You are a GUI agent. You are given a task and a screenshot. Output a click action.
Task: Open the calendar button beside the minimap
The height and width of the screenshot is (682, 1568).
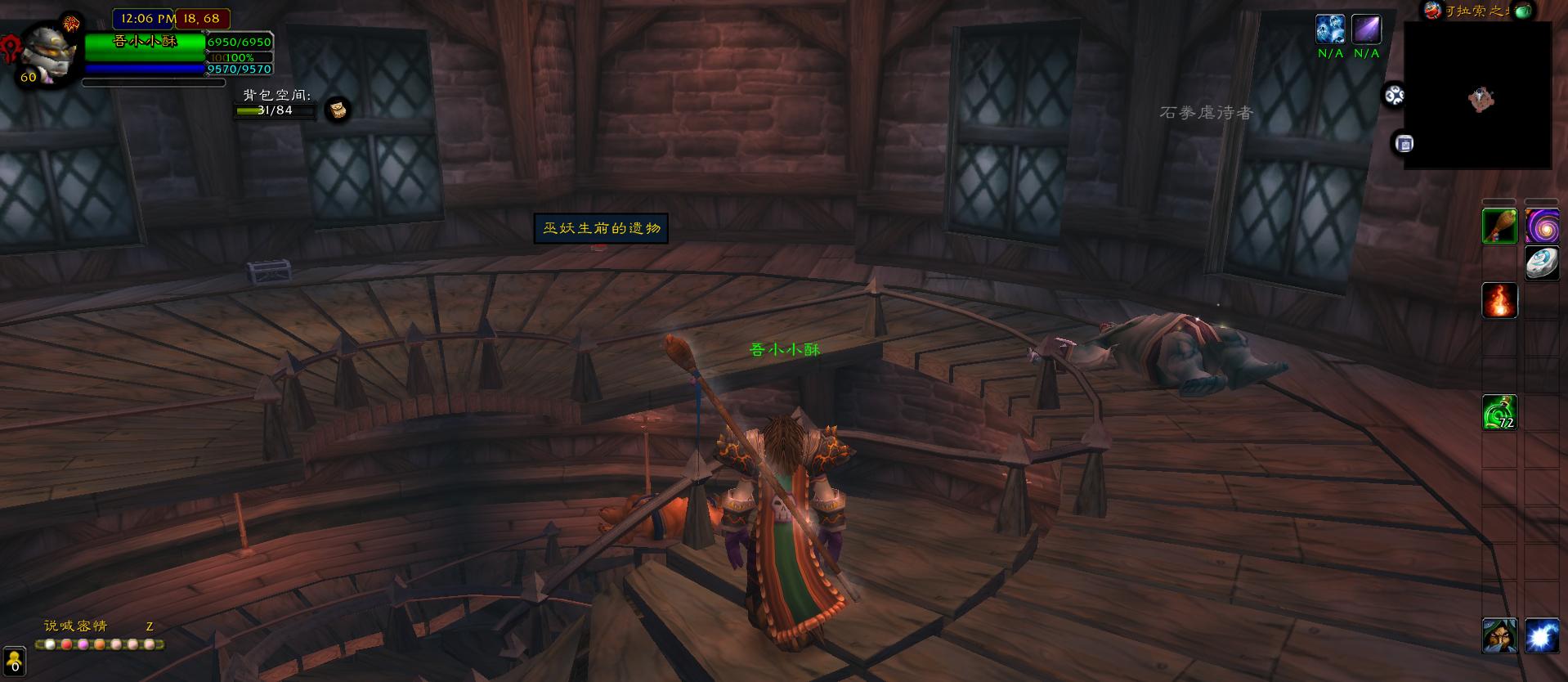click(x=1404, y=144)
